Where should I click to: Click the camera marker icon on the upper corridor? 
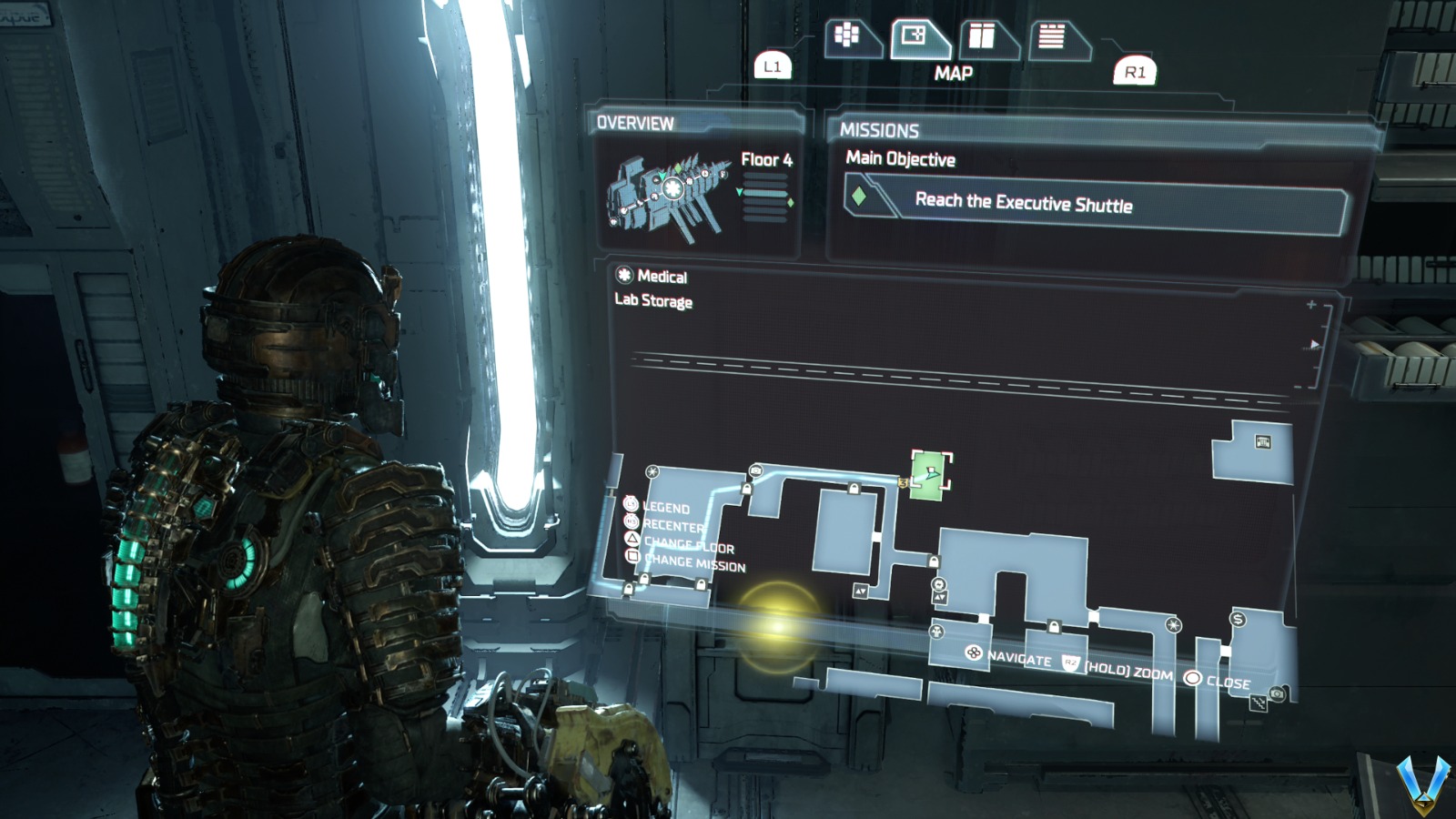pyautogui.click(x=755, y=470)
